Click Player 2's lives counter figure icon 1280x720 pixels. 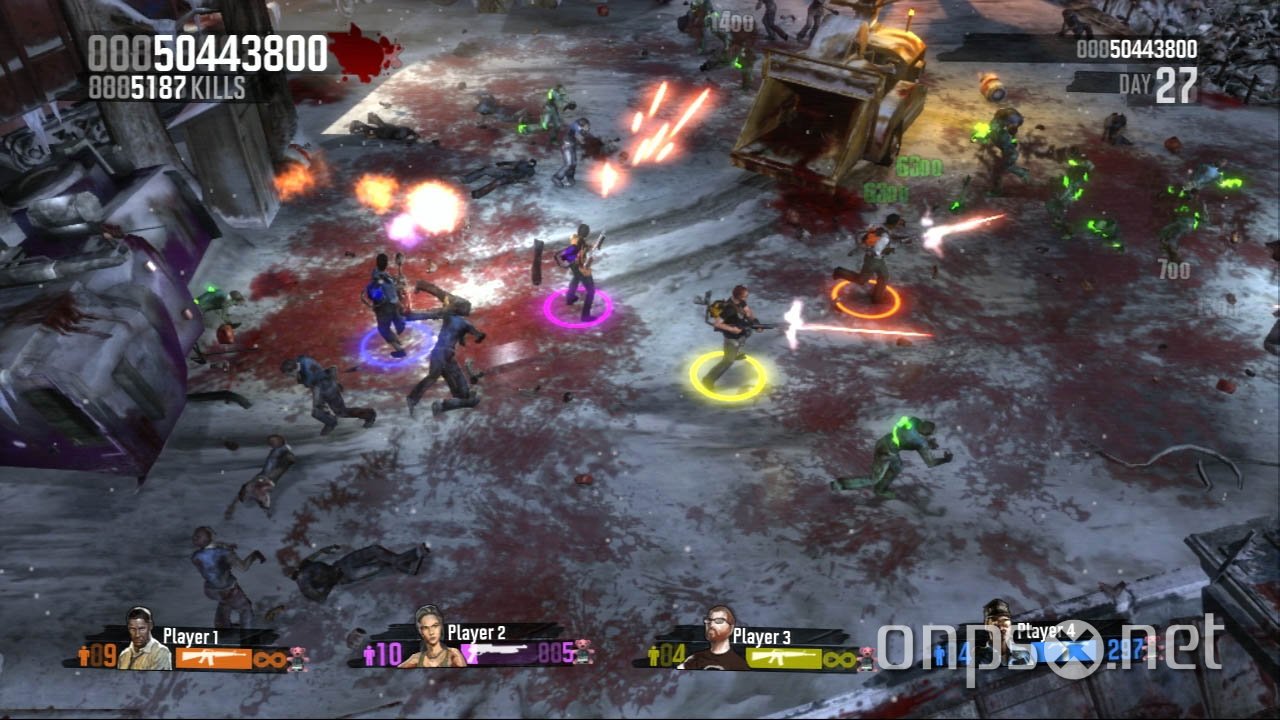coord(370,655)
